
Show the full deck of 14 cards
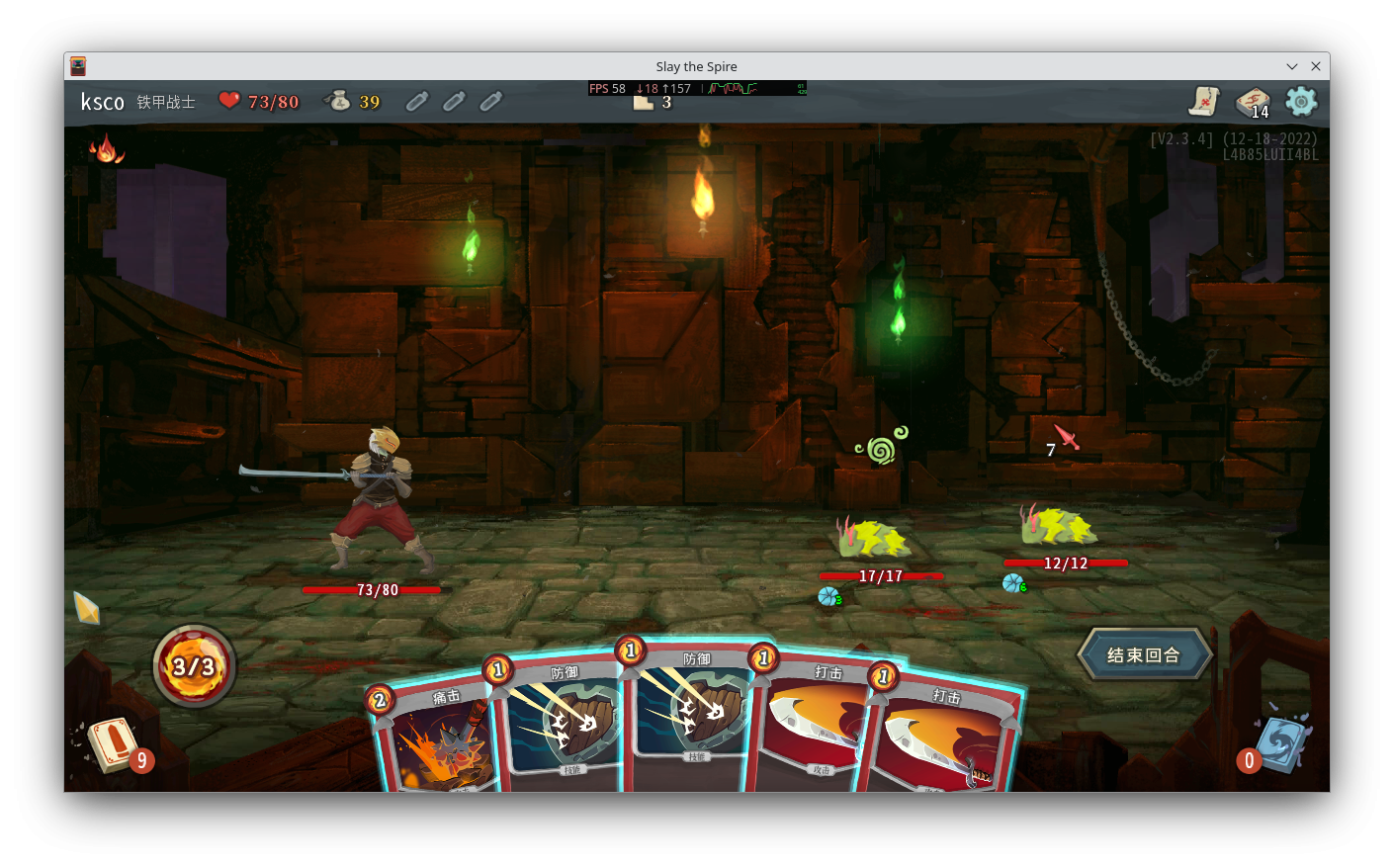[x=1253, y=102]
